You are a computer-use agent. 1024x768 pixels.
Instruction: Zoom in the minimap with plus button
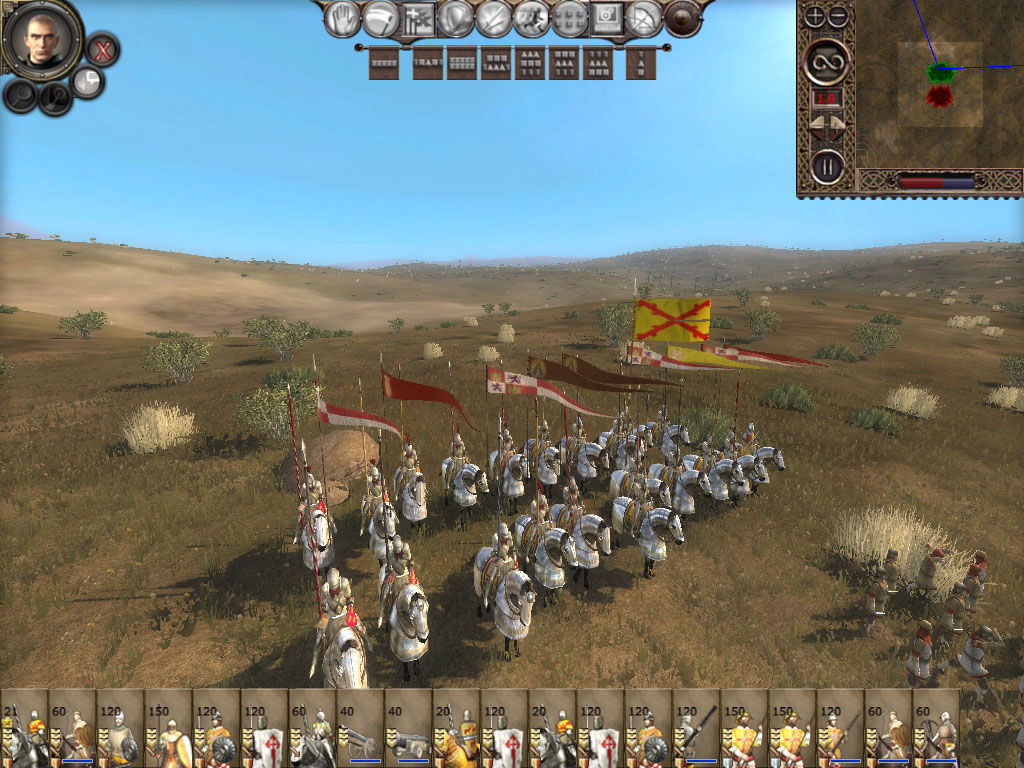[815, 16]
